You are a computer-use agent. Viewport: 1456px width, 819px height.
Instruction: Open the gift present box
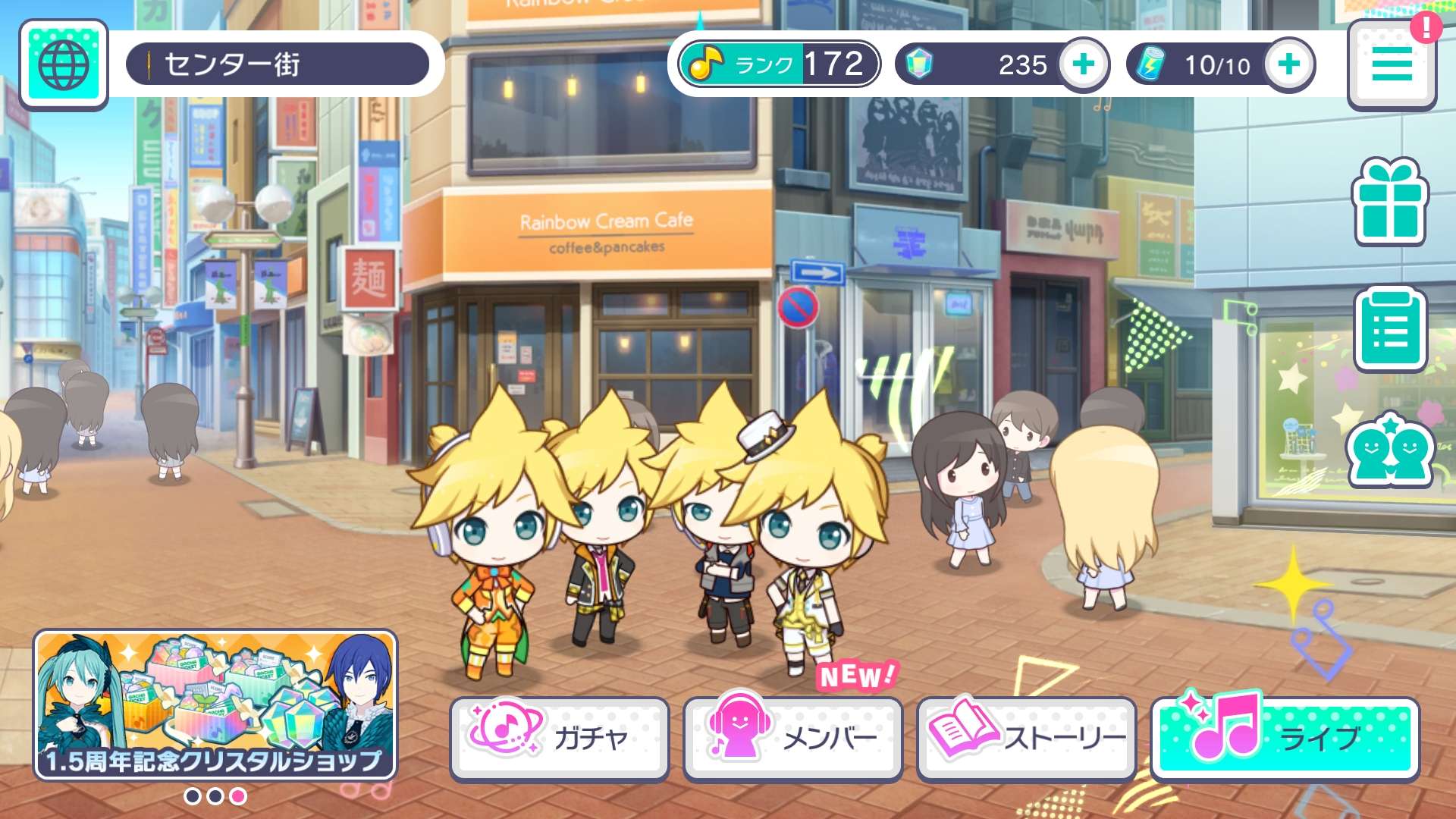(x=1390, y=202)
